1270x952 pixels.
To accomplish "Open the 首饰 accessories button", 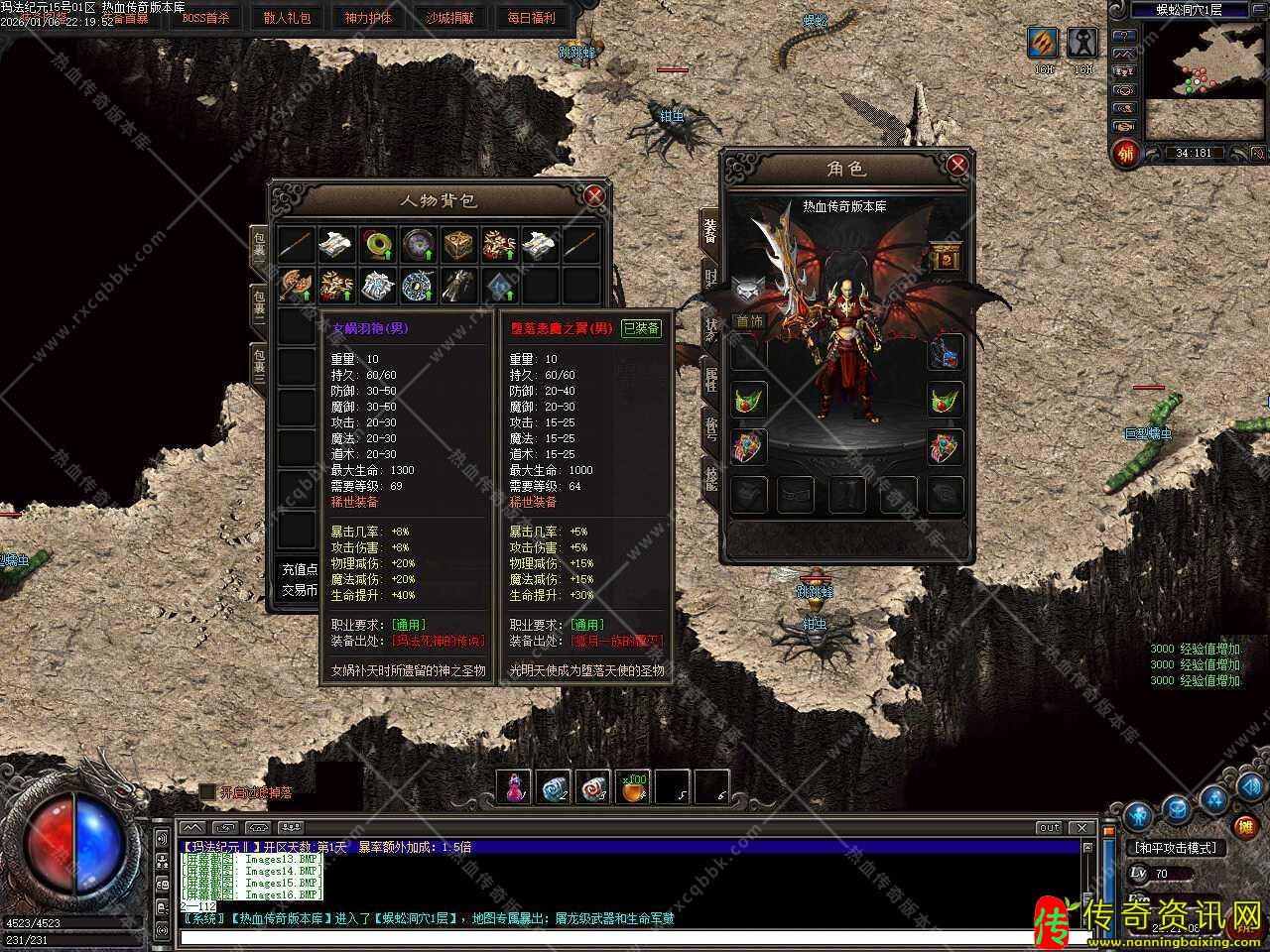I will coord(749,321).
